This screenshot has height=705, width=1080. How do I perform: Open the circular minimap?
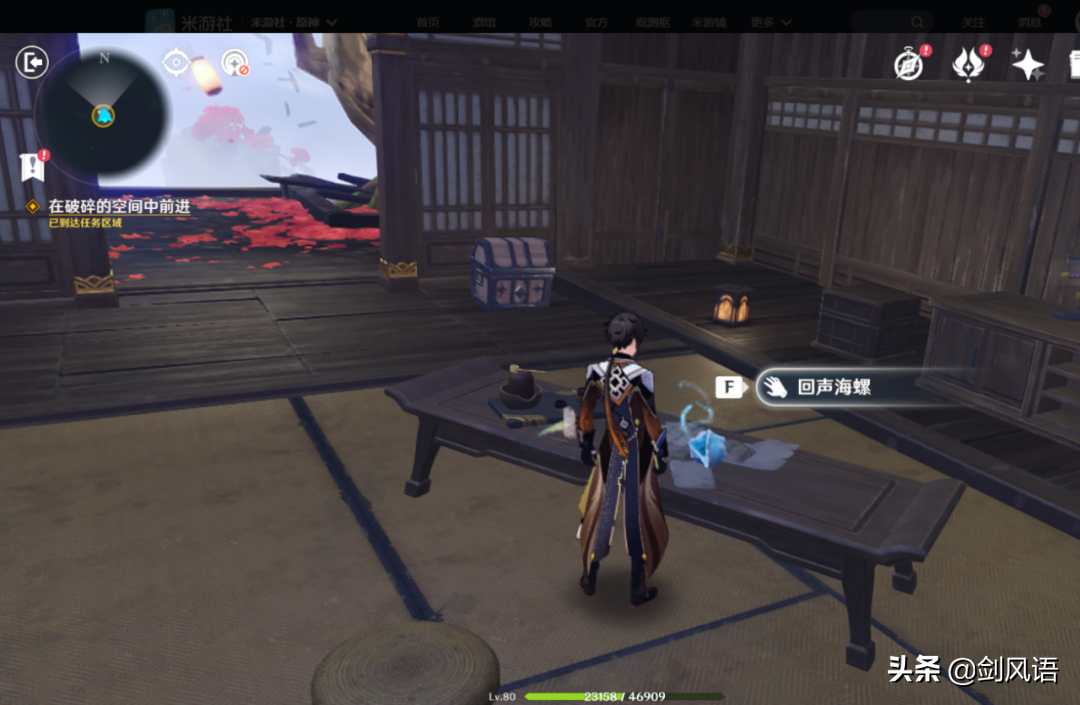point(102,113)
